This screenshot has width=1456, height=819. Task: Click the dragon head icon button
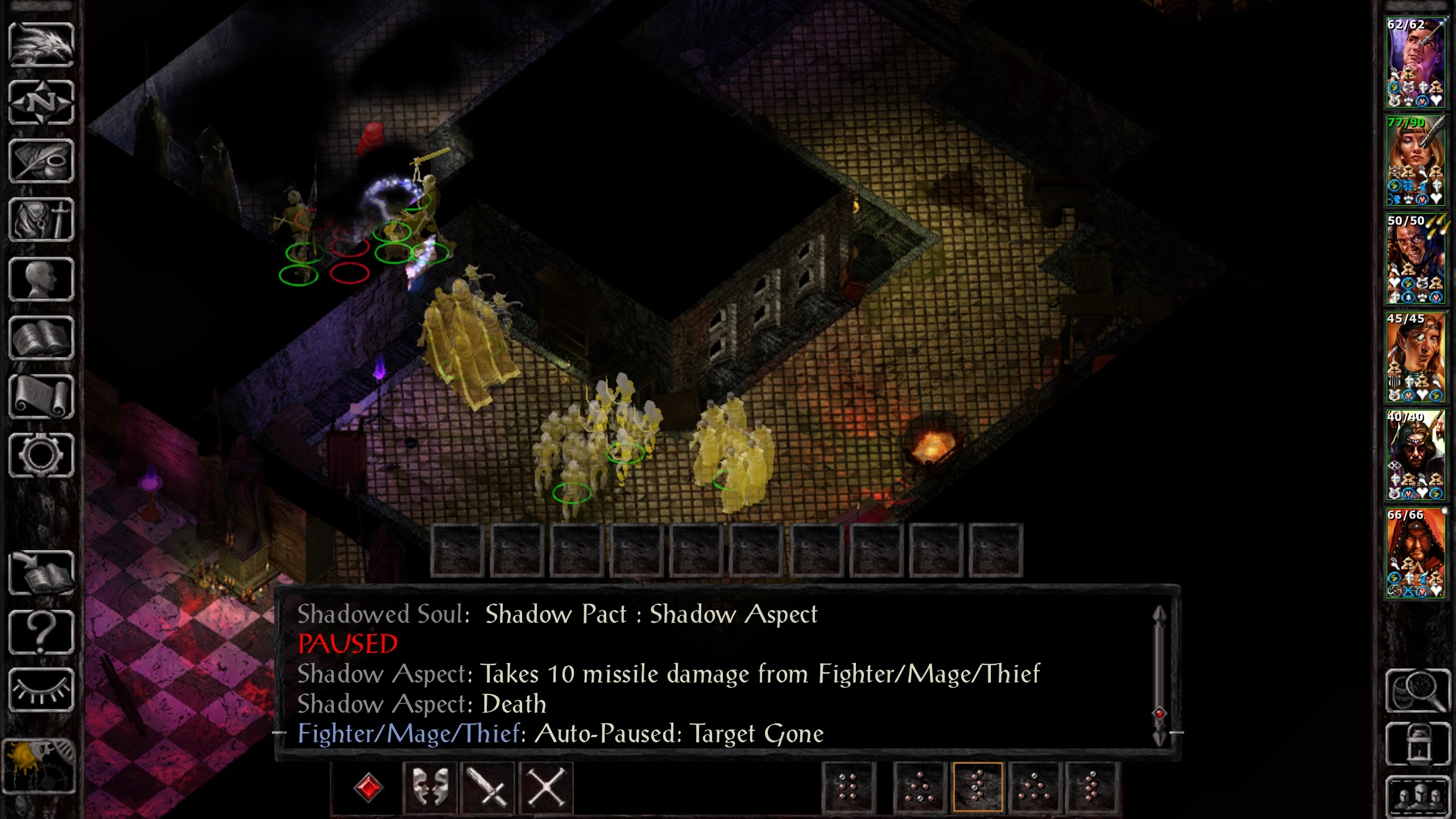pos(41,44)
